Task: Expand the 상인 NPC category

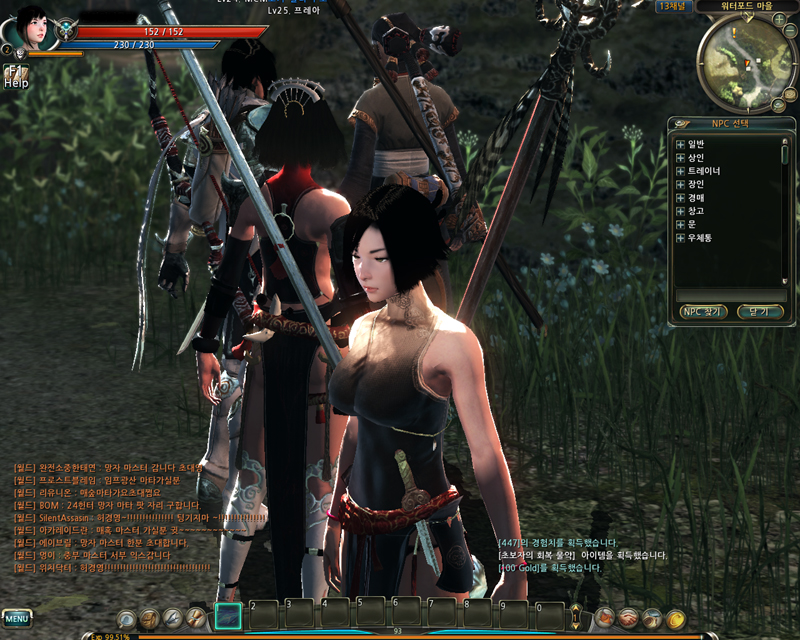Action: [680, 158]
